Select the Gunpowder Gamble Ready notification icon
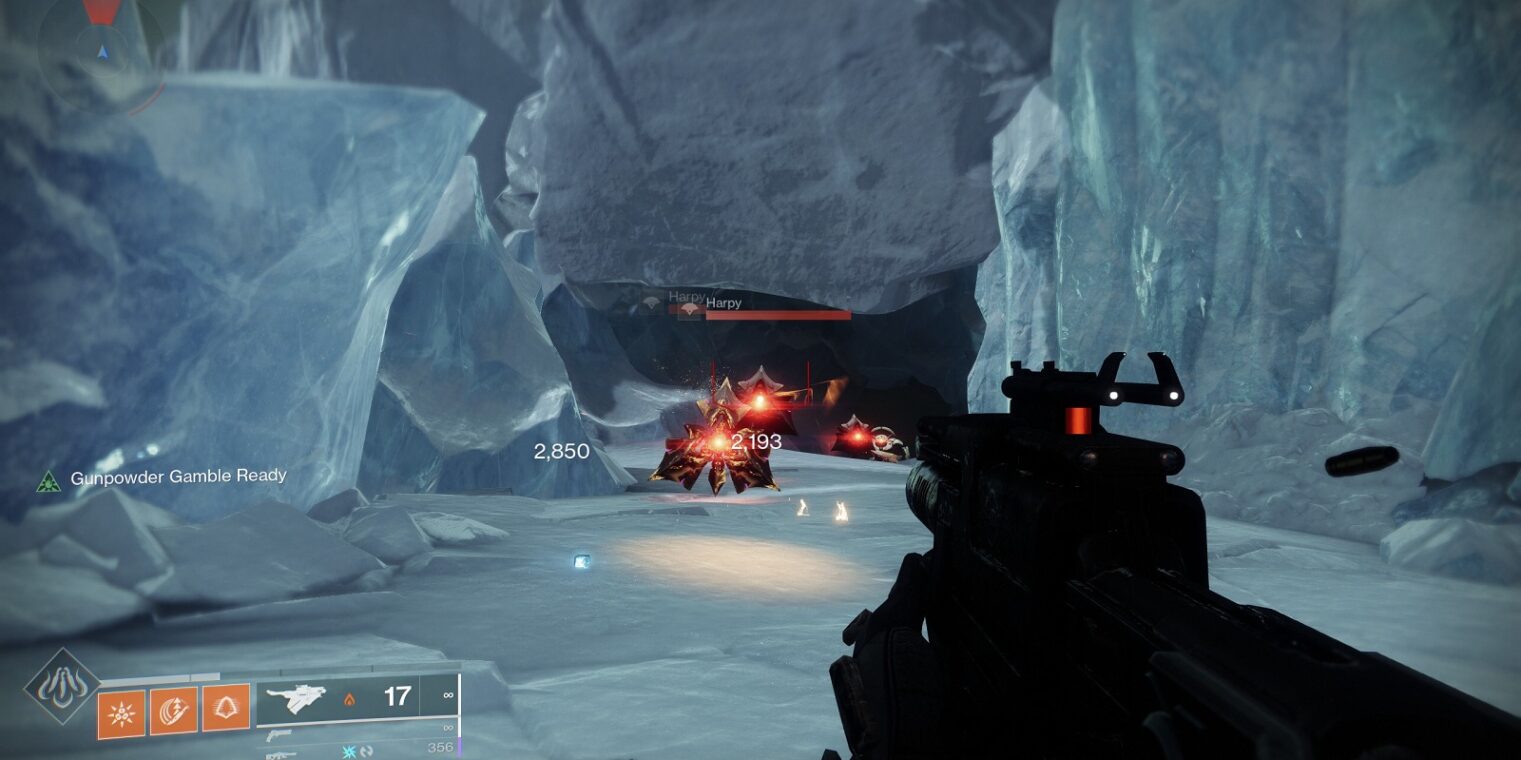This screenshot has height=760, width=1521. pyautogui.click(x=48, y=479)
